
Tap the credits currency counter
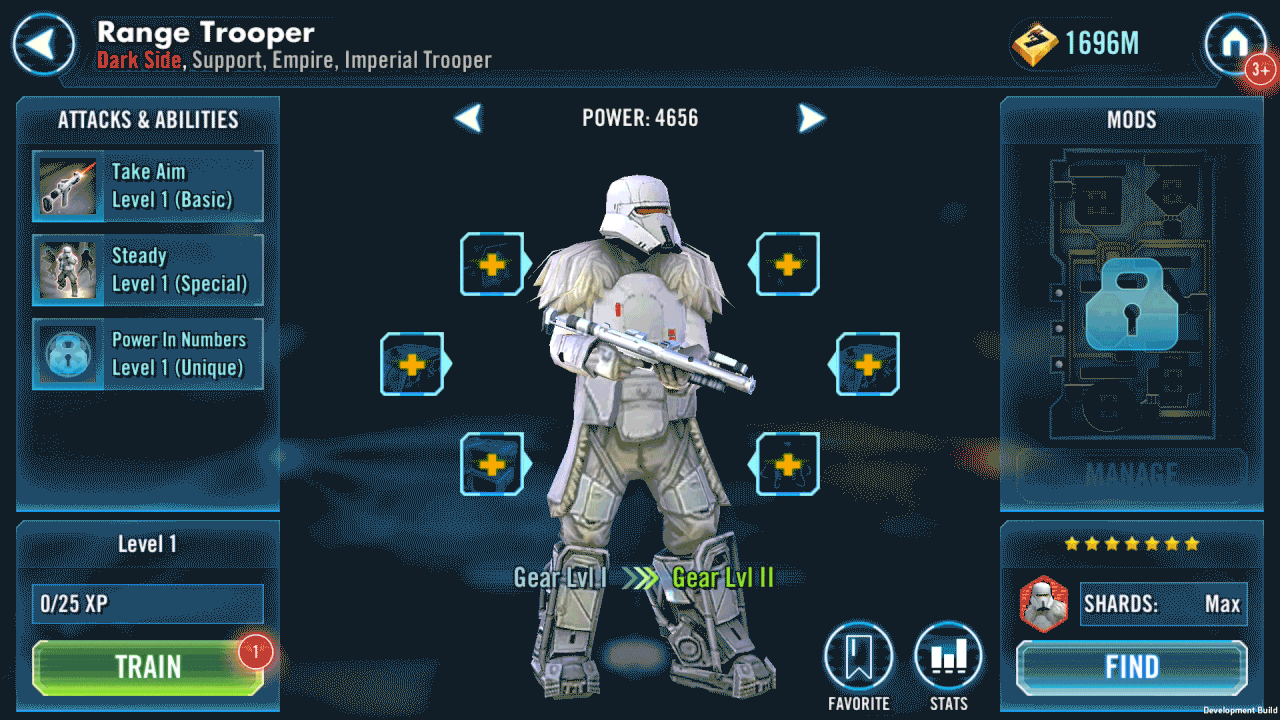tap(1078, 44)
